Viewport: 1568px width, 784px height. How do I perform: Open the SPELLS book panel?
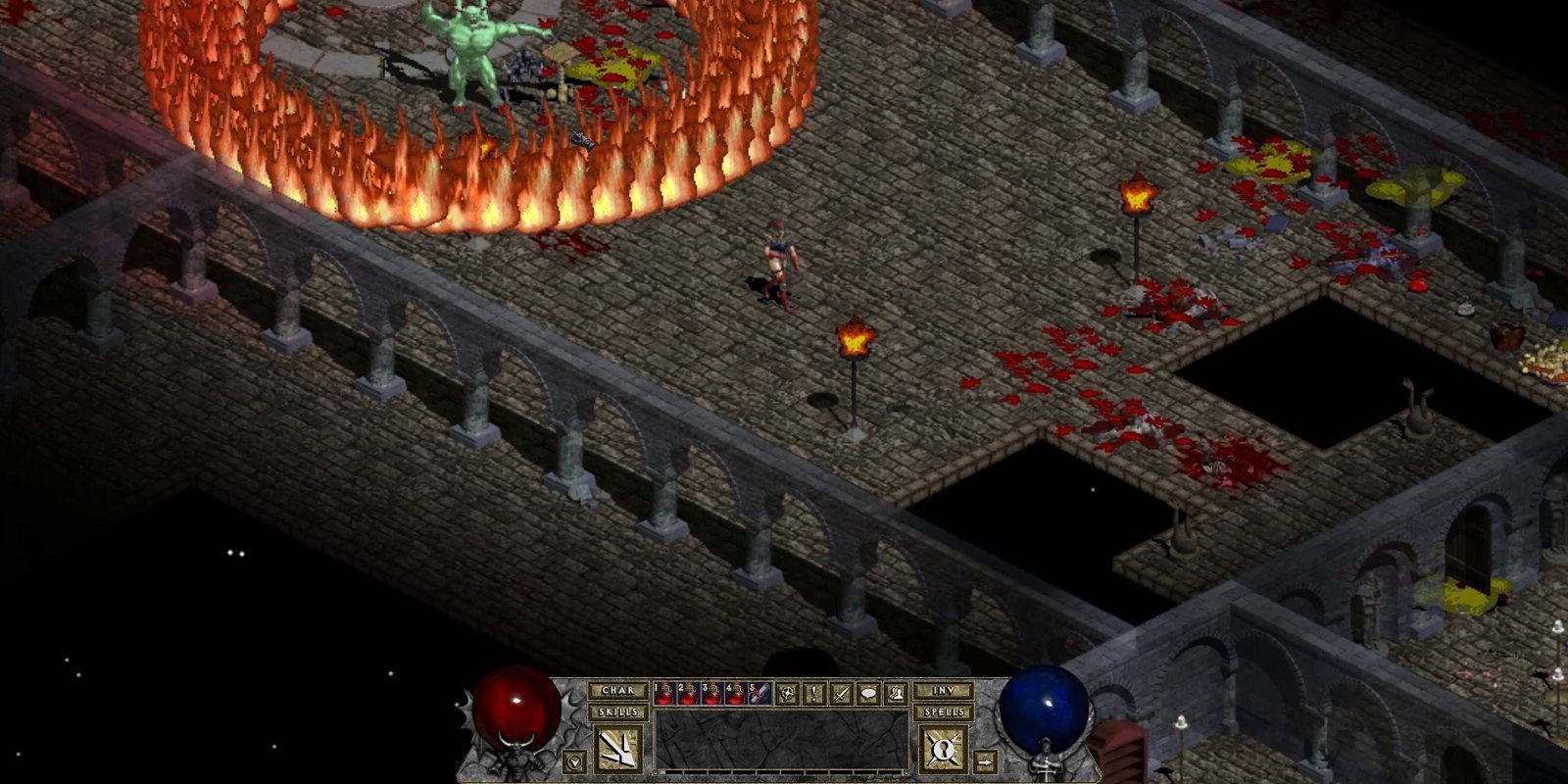[945, 711]
